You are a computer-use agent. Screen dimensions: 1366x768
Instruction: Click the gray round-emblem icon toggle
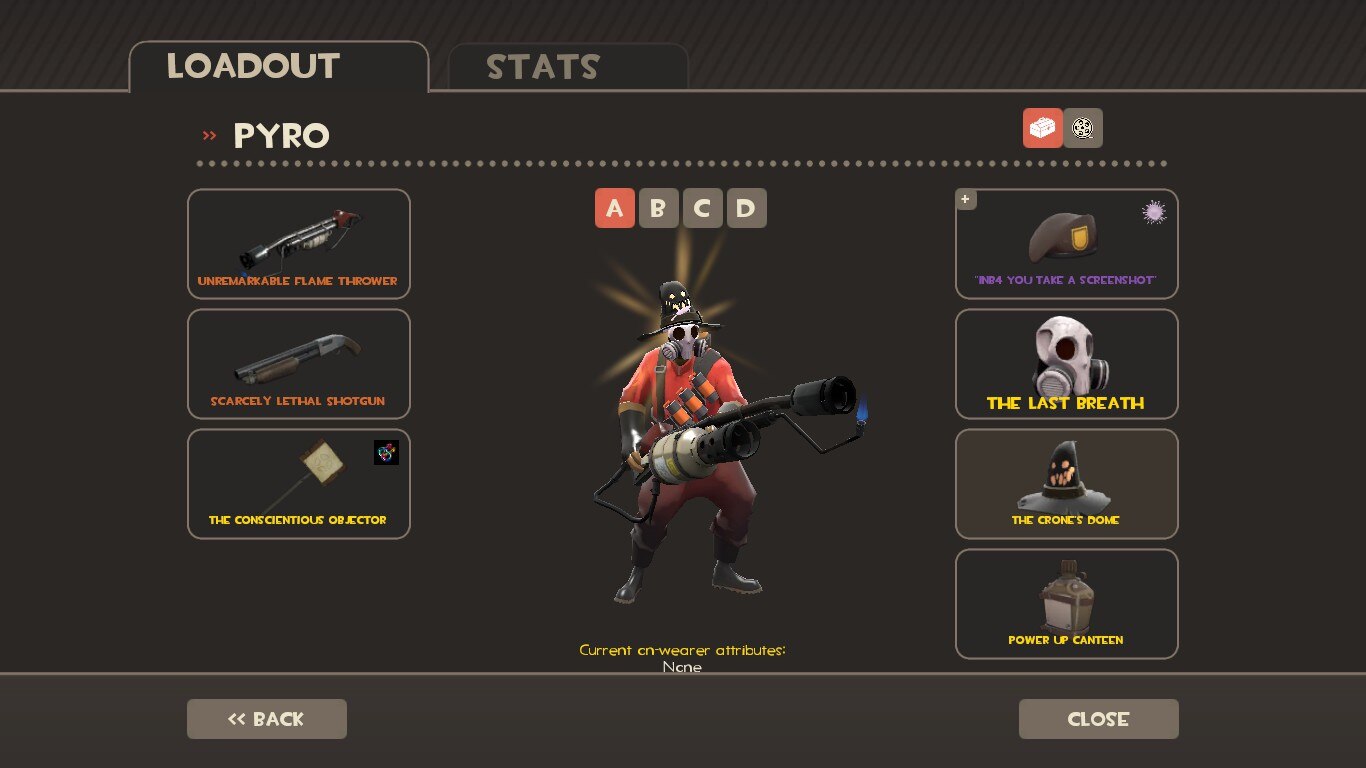1083,128
